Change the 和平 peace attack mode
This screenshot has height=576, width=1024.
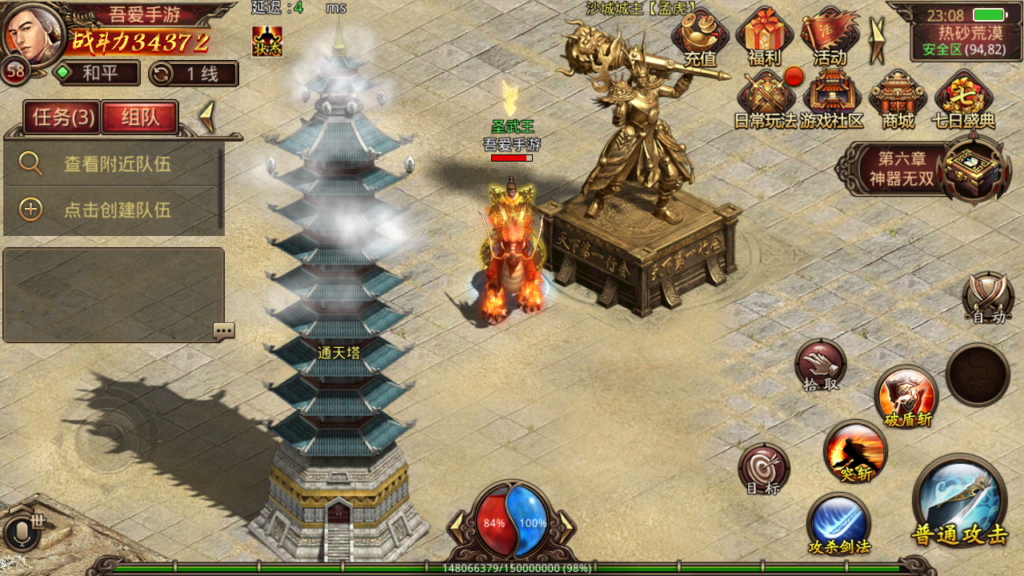coord(97,73)
